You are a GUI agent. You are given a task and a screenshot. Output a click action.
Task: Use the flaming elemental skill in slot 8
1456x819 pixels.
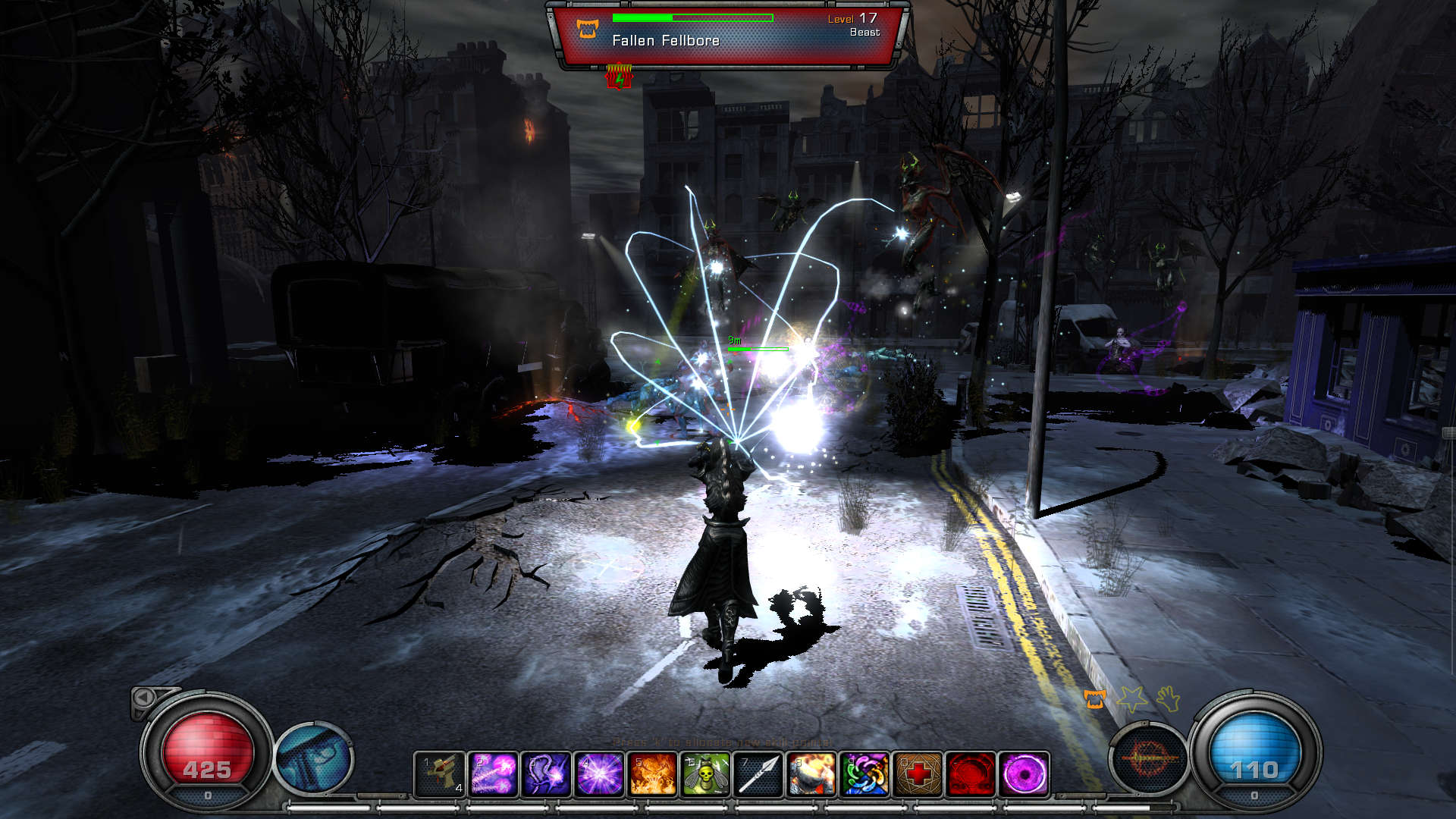811,774
